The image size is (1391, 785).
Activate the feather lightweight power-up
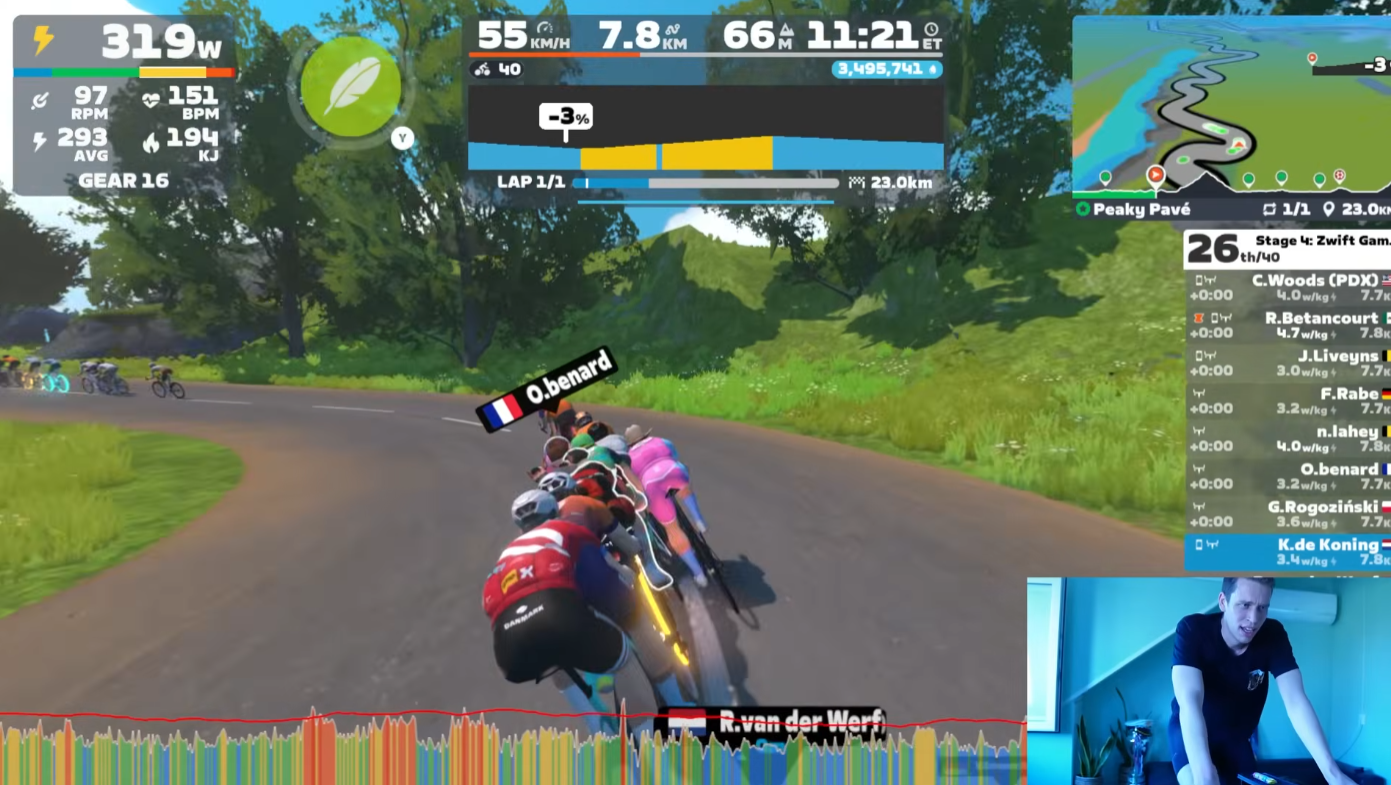tap(350, 87)
